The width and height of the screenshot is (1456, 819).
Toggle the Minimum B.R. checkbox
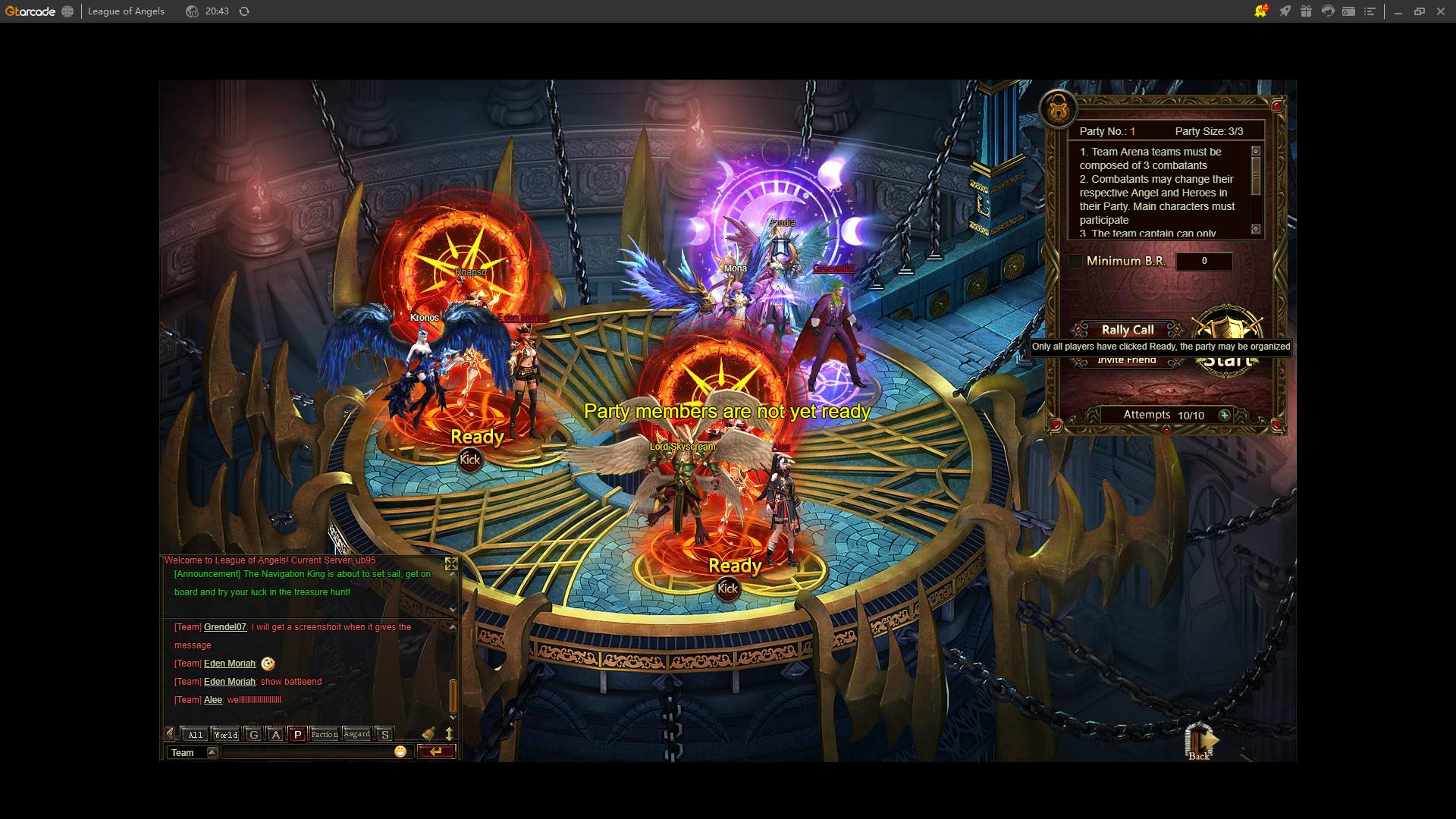click(x=1075, y=262)
